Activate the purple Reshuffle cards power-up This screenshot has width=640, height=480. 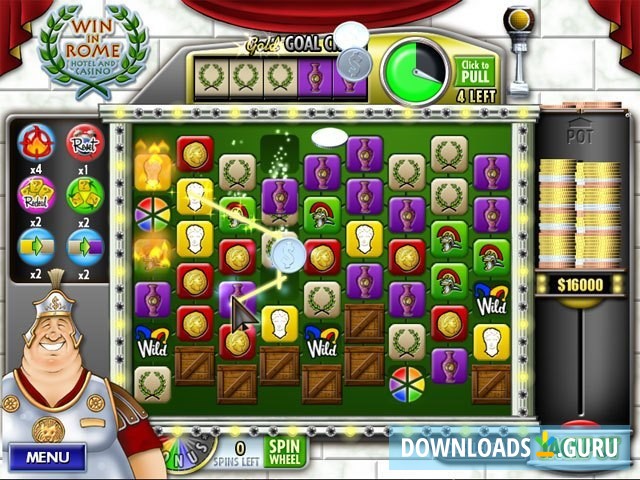36,194
